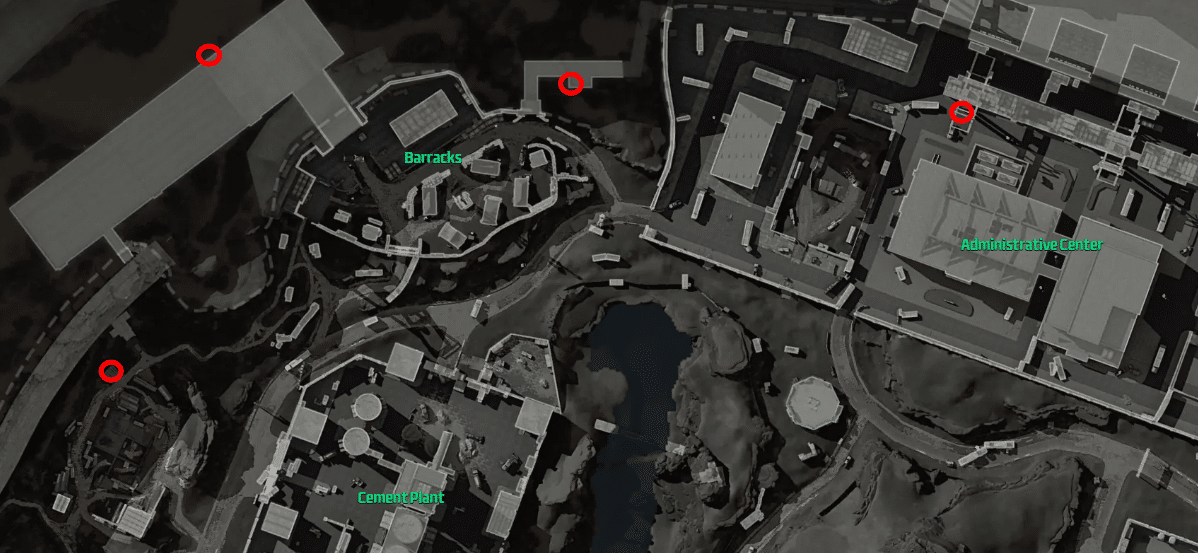Select the red circle marker above Administrative Center

(x=961, y=112)
